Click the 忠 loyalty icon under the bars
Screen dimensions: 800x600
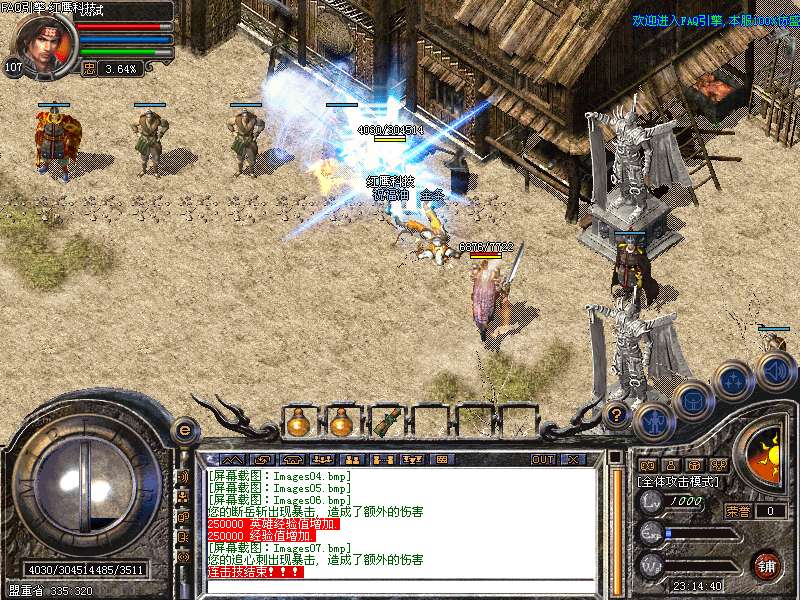coord(89,69)
